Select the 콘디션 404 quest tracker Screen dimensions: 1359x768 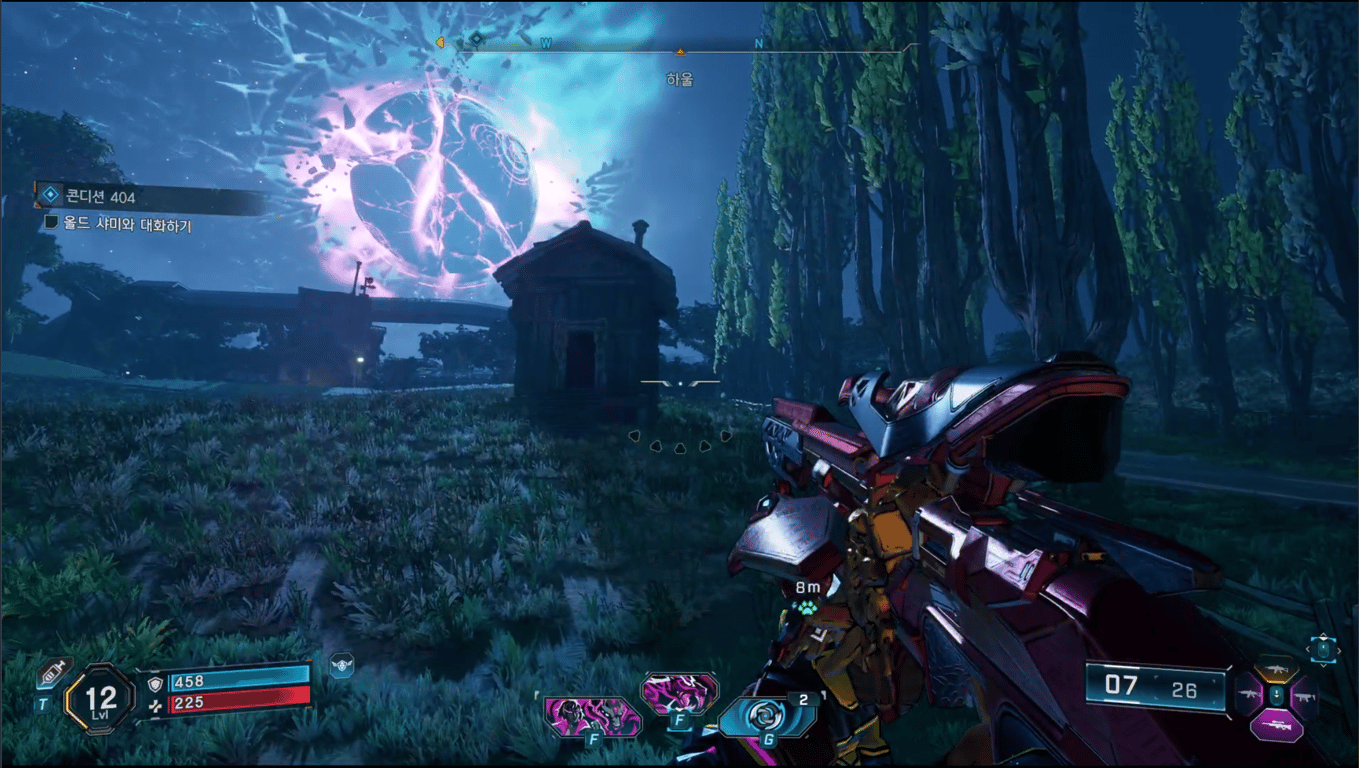tap(150, 197)
